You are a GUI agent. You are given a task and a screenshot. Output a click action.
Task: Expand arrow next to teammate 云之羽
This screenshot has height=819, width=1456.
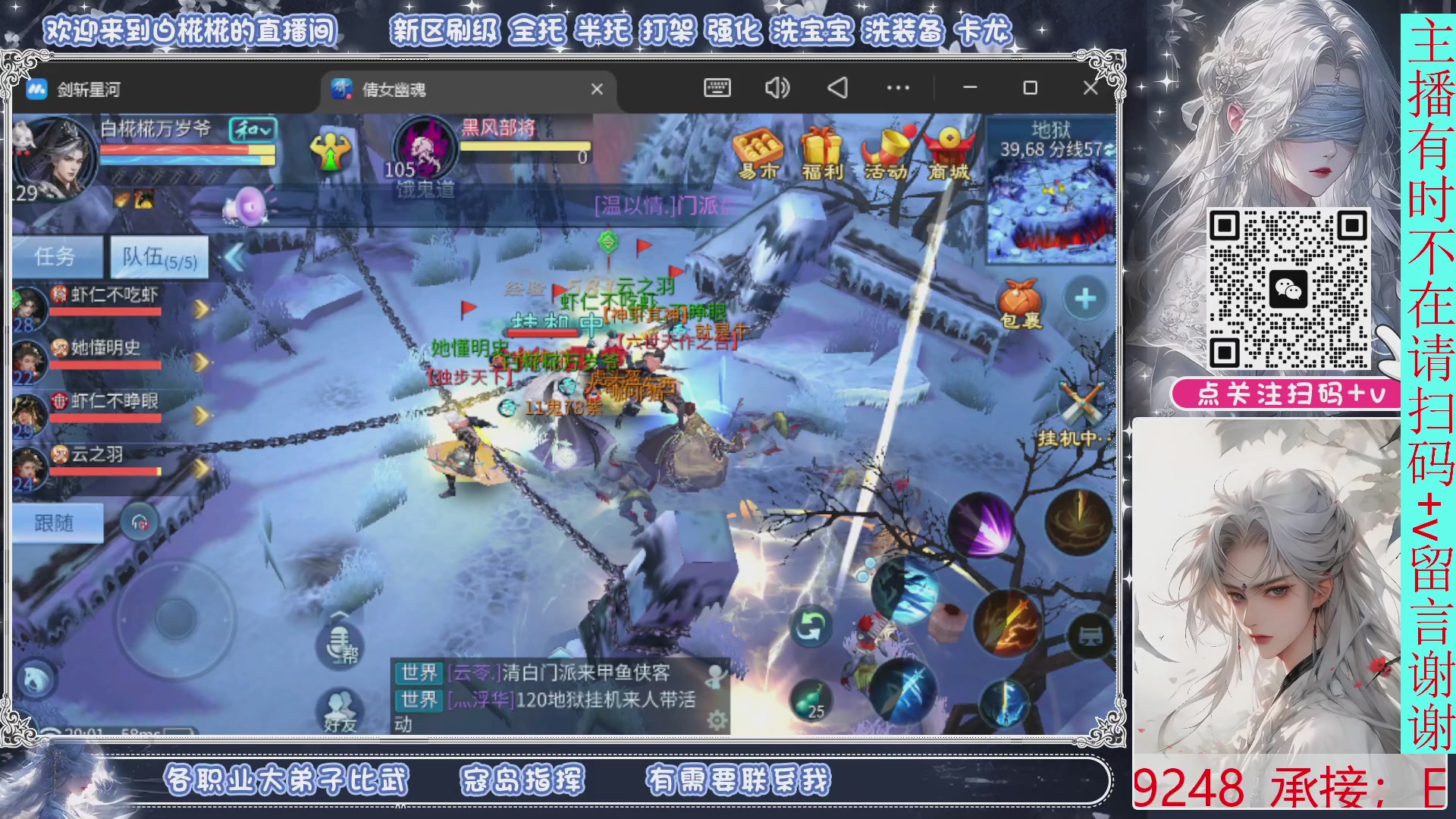point(201,468)
